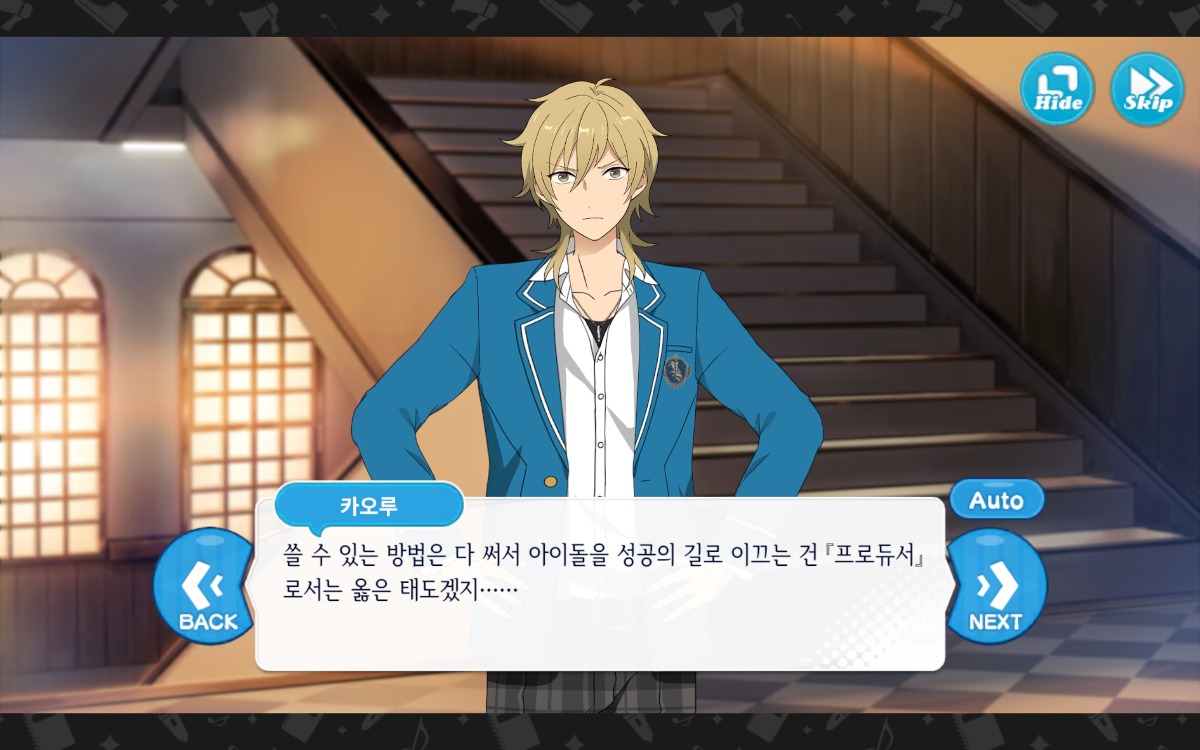Advance with the NEXT button
The image size is (1200, 750).
click(x=995, y=587)
